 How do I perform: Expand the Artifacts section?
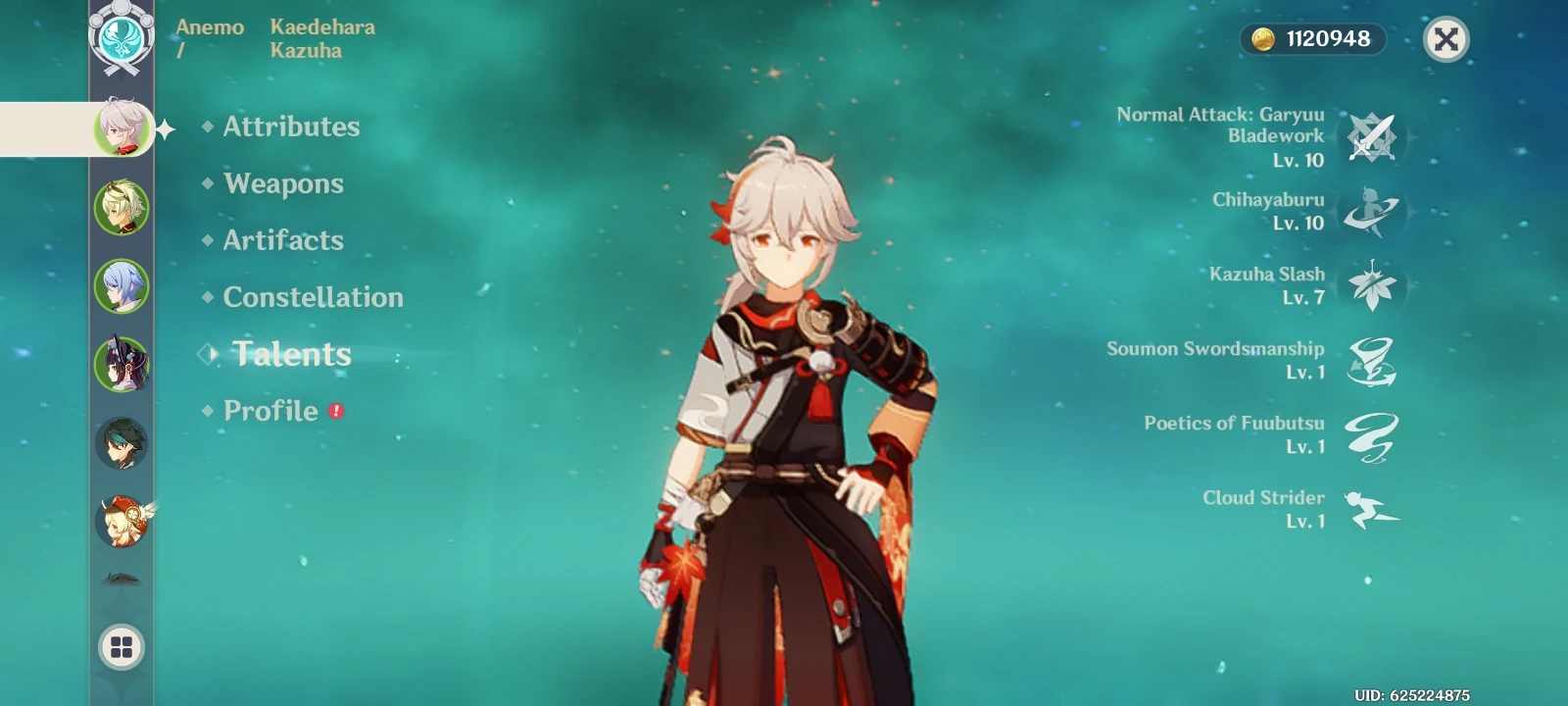click(283, 240)
